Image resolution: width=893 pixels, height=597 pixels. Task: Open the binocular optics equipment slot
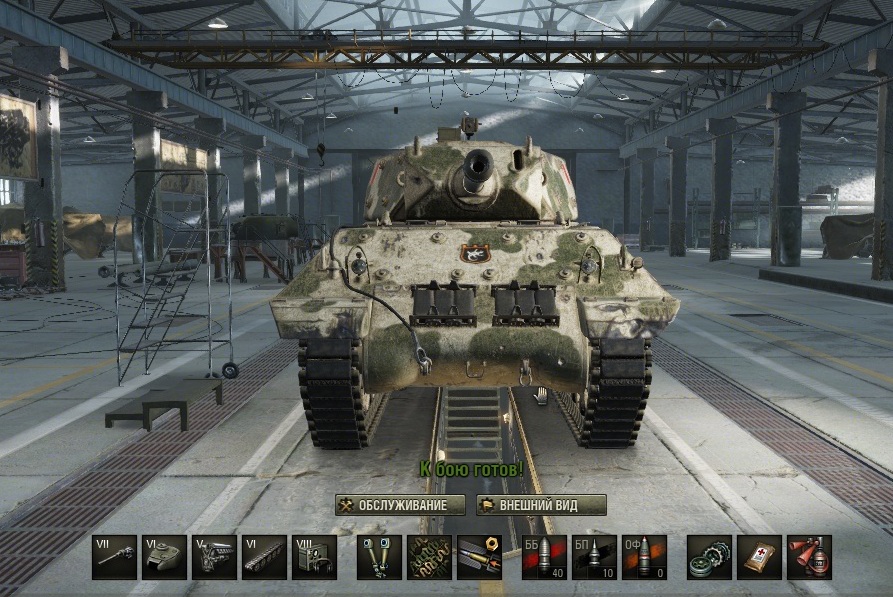click(x=380, y=557)
